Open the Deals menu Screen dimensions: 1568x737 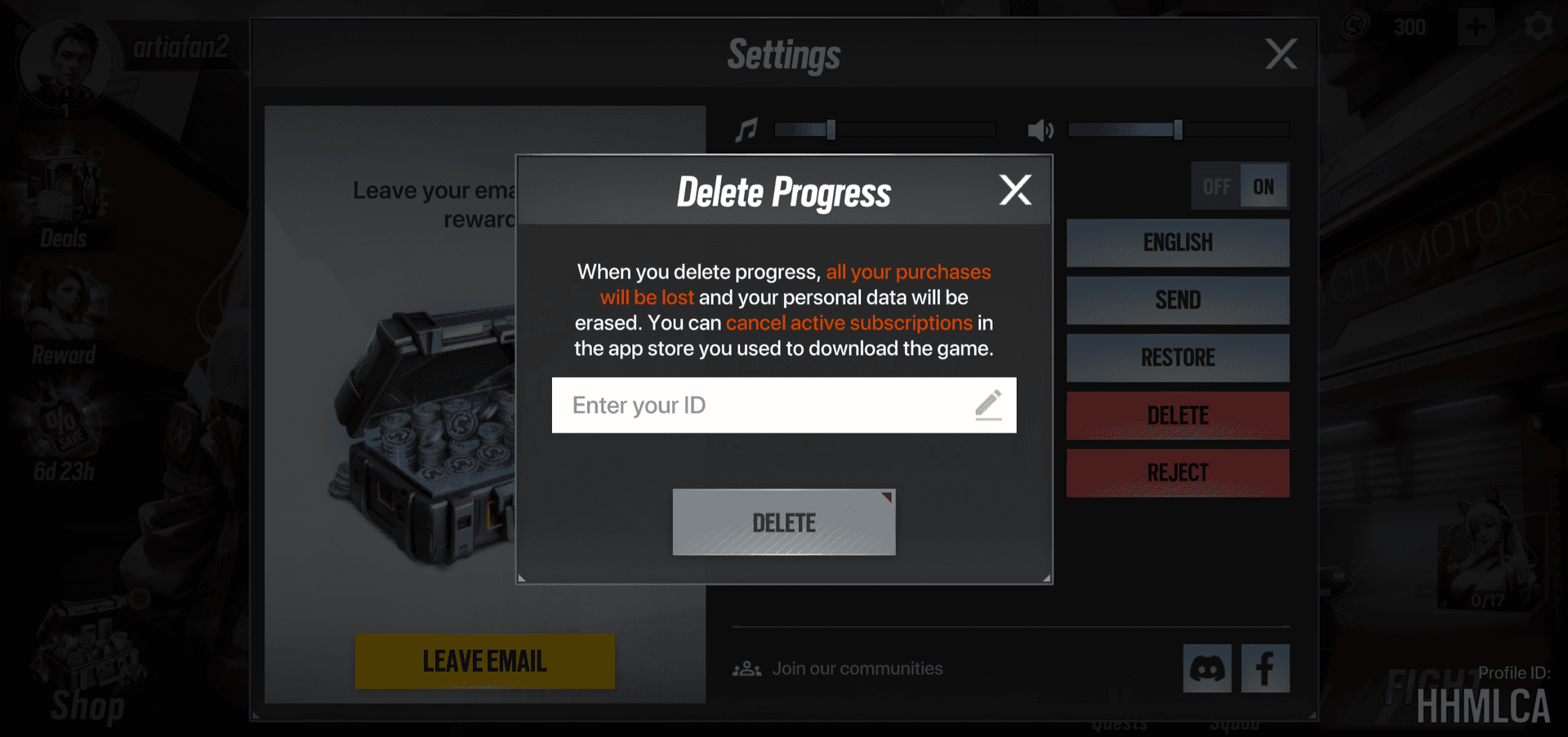64,204
